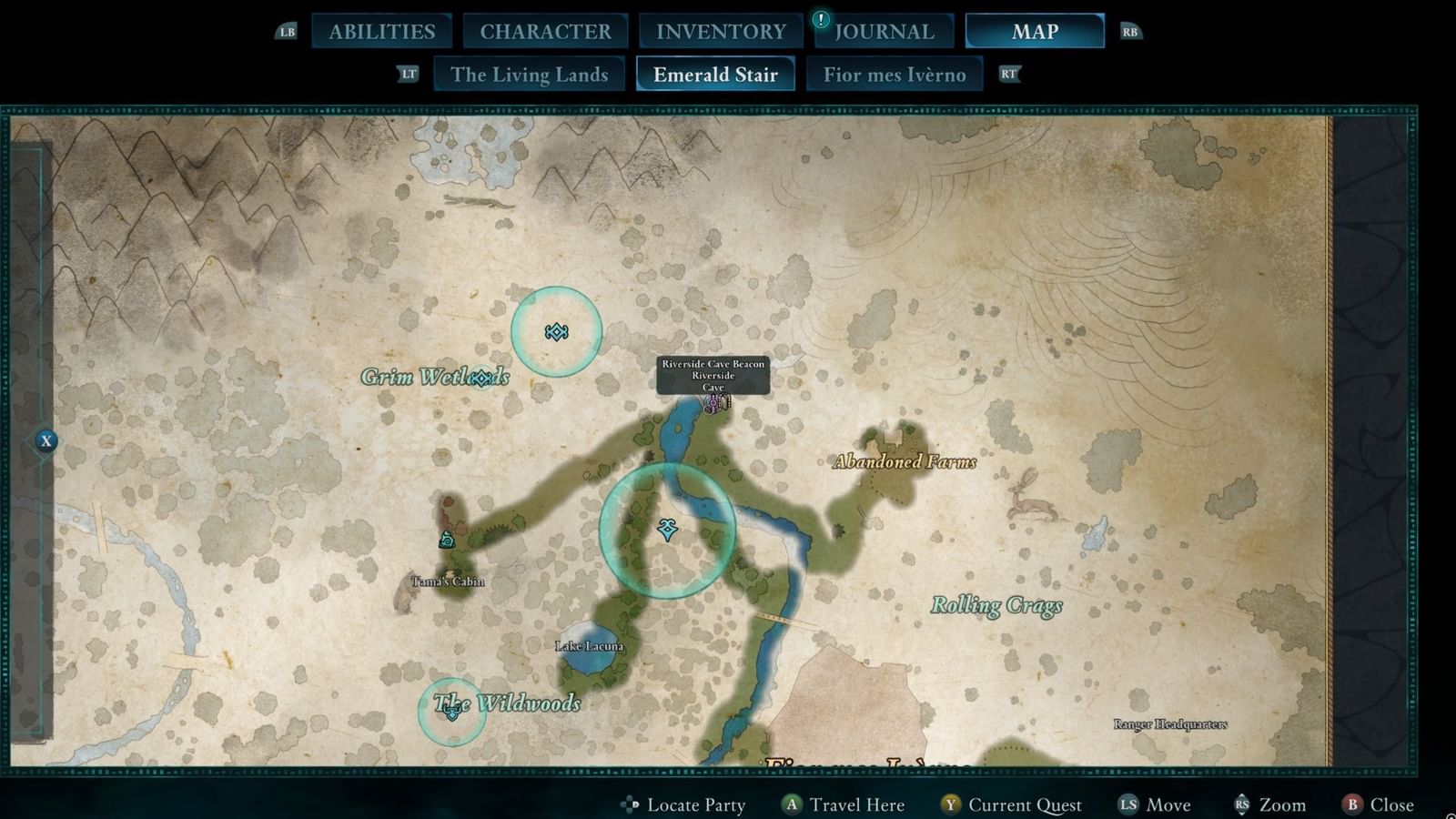Click the X player marker on the map's left edge
The width and height of the screenshot is (1456, 819).
tap(45, 440)
